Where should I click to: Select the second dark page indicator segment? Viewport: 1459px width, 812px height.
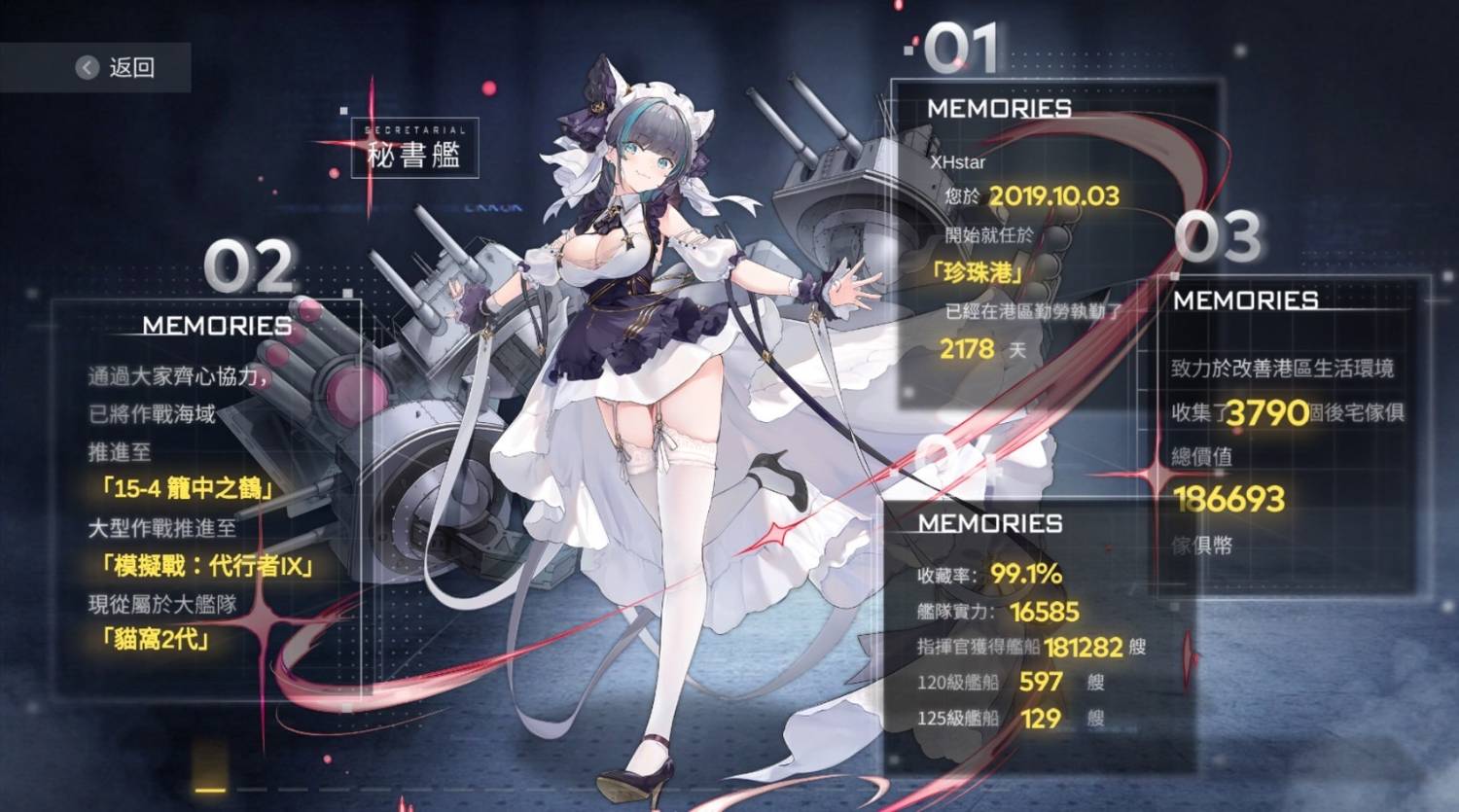point(251,791)
